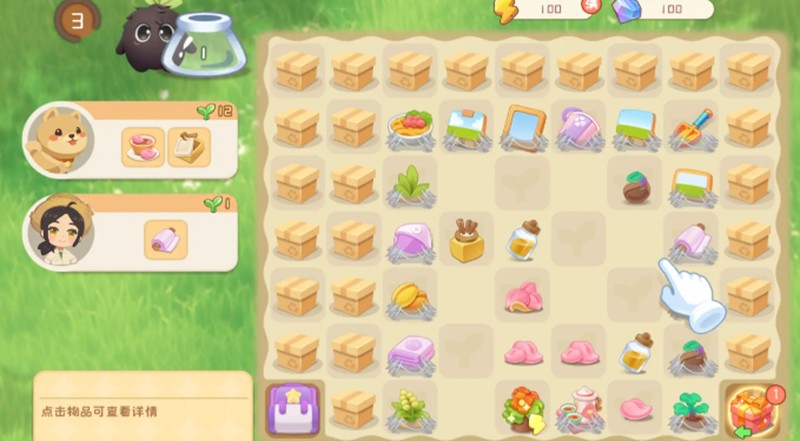Image resolution: width=800 pixels, height=441 pixels.
Task: Select the yellow corn plant tile
Action: tap(409, 409)
